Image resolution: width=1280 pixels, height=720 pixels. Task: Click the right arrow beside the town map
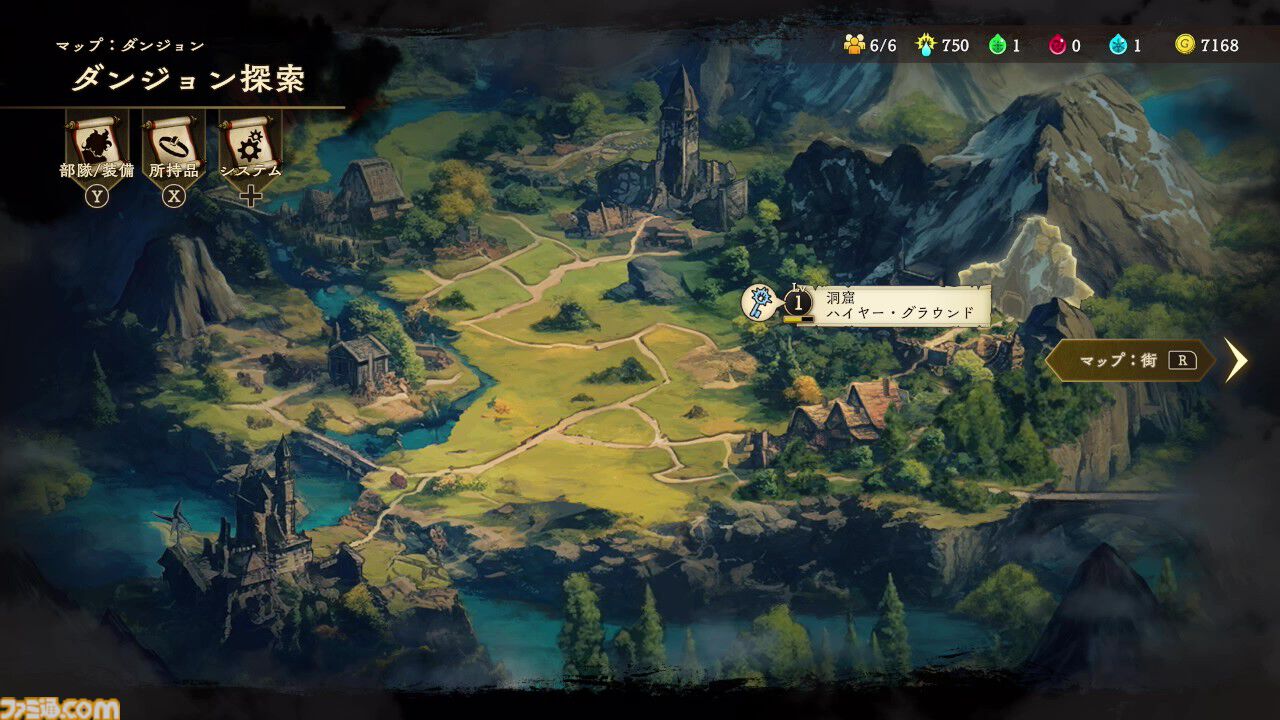[1237, 360]
